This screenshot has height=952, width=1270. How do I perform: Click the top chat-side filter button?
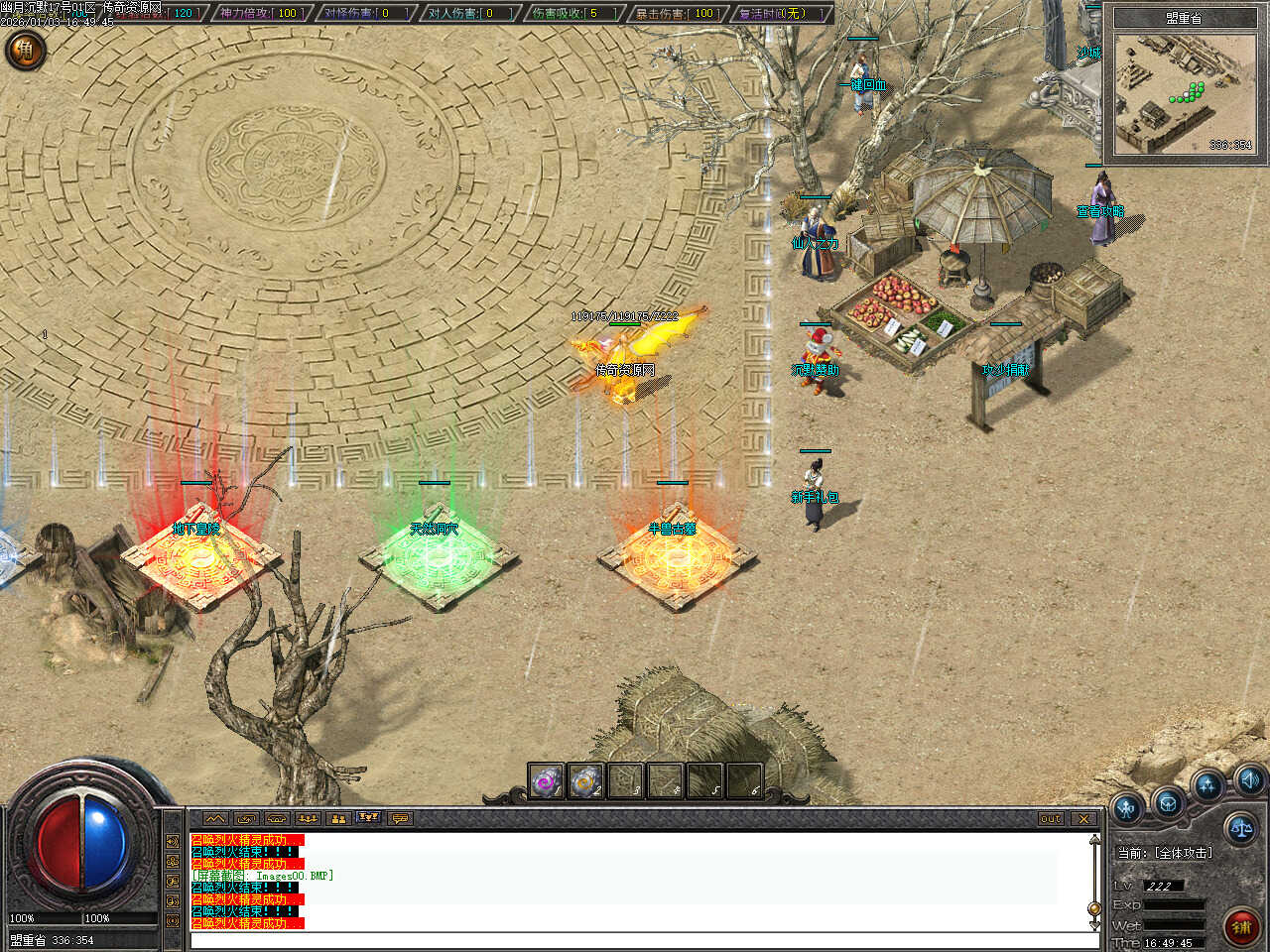pyautogui.click(x=174, y=841)
